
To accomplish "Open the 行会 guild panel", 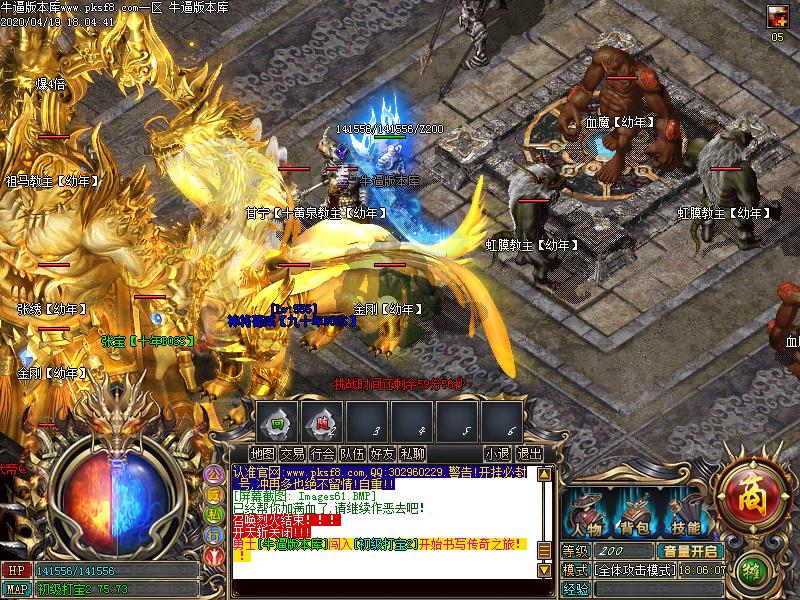I will pos(323,454).
